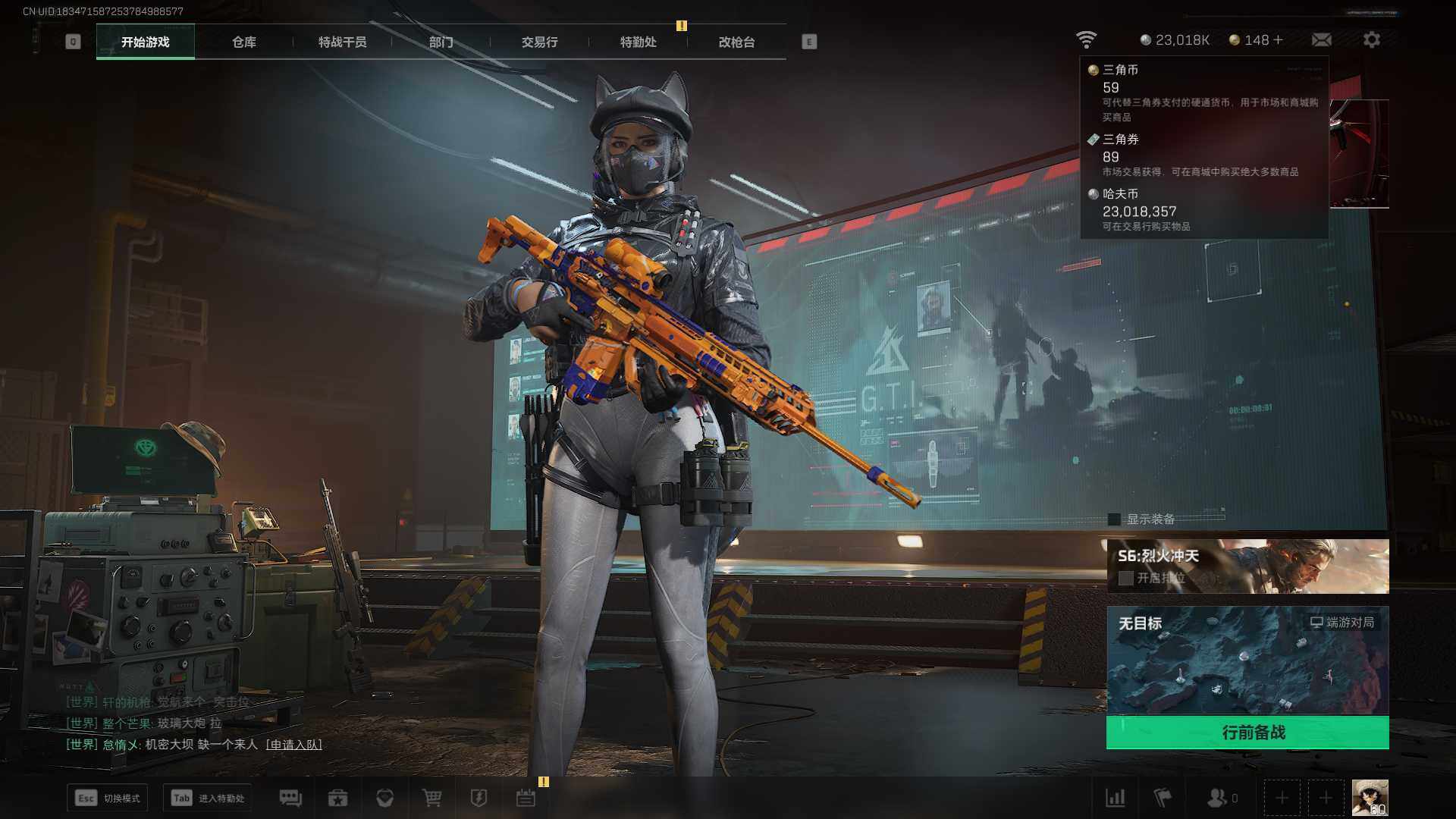Show the bar chart statistics icon
This screenshot has width=1456, height=819.
(1115, 798)
